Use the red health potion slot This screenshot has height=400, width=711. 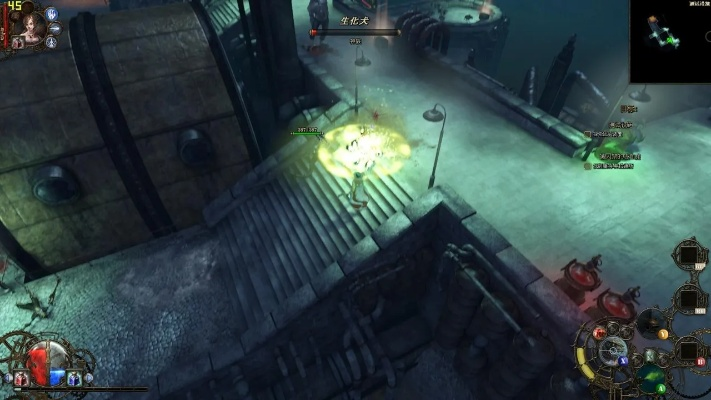(x=23, y=378)
